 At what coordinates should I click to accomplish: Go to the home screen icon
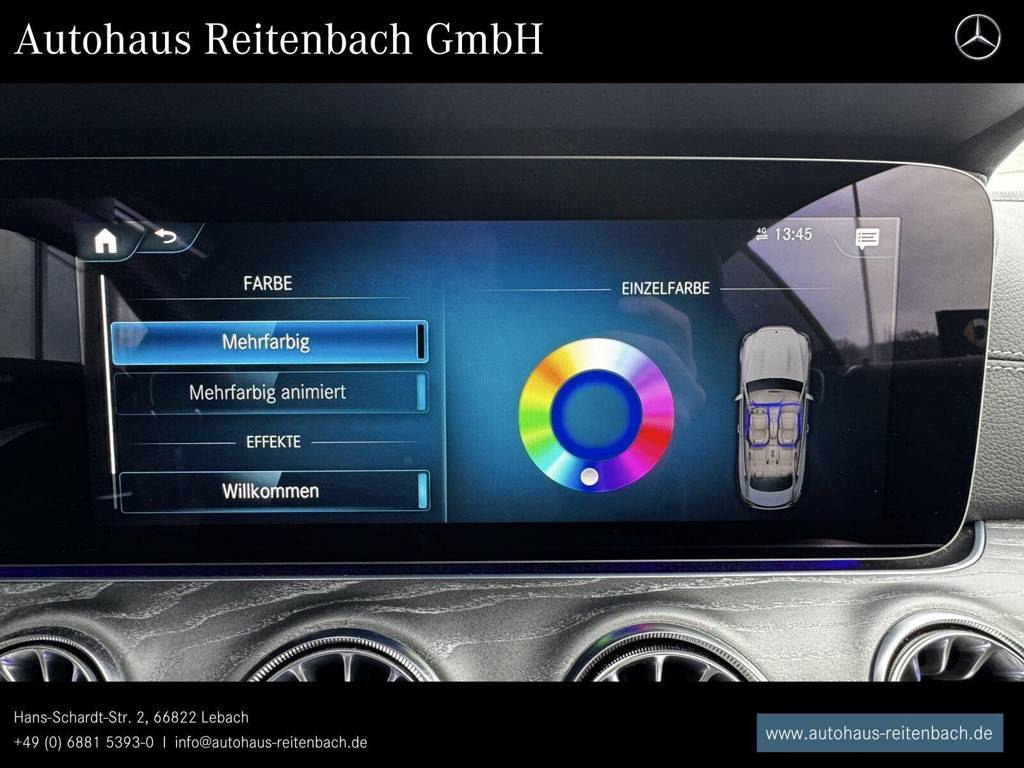point(105,241)
